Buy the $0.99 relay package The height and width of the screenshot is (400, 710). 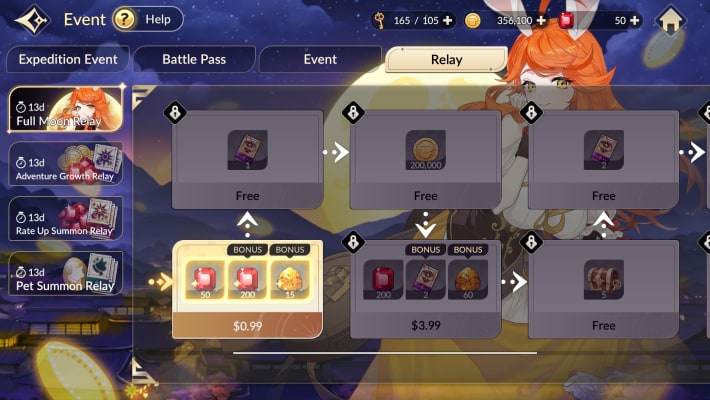(248, 325)
